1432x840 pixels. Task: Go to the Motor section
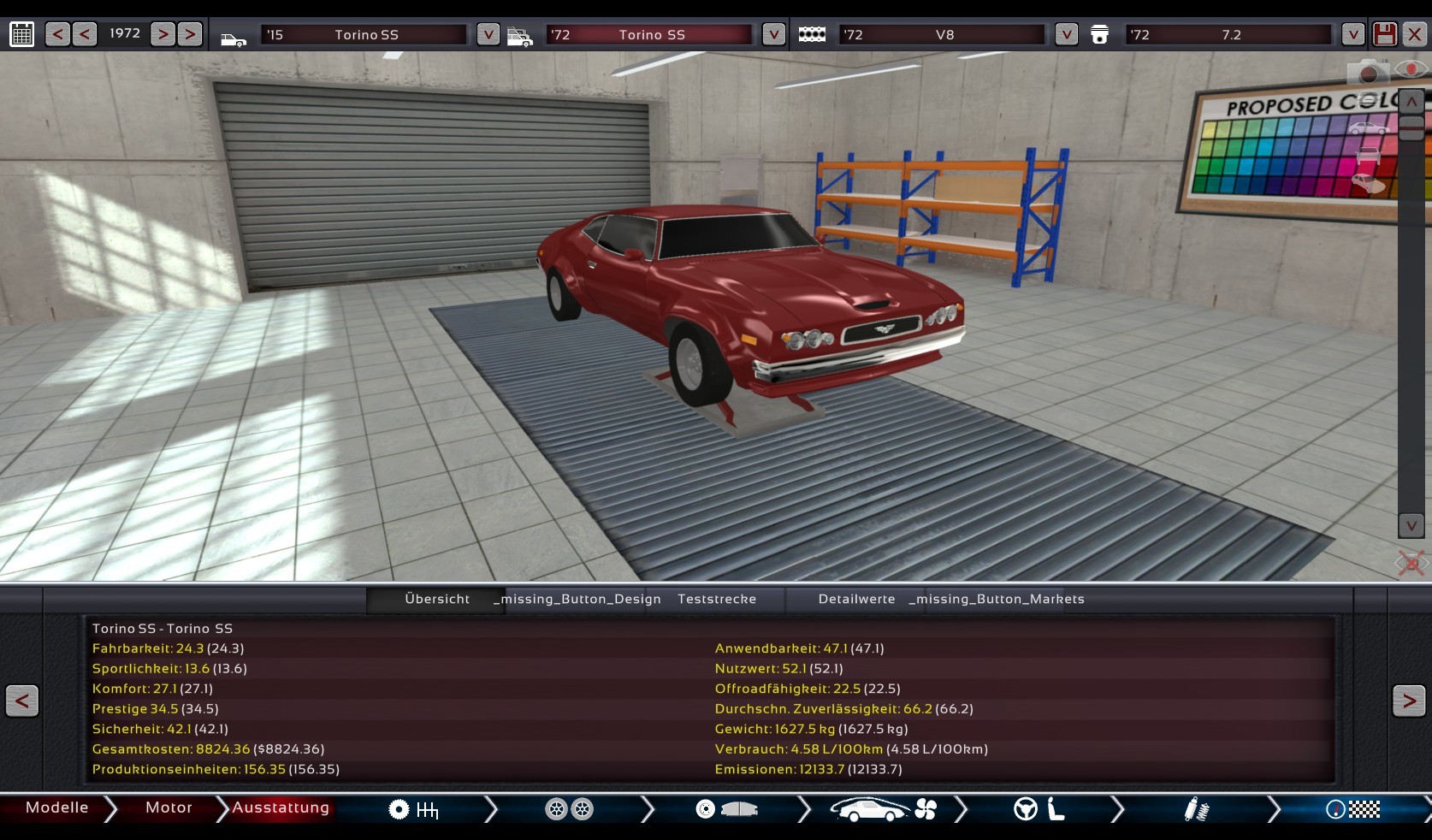tap(169, 808)
